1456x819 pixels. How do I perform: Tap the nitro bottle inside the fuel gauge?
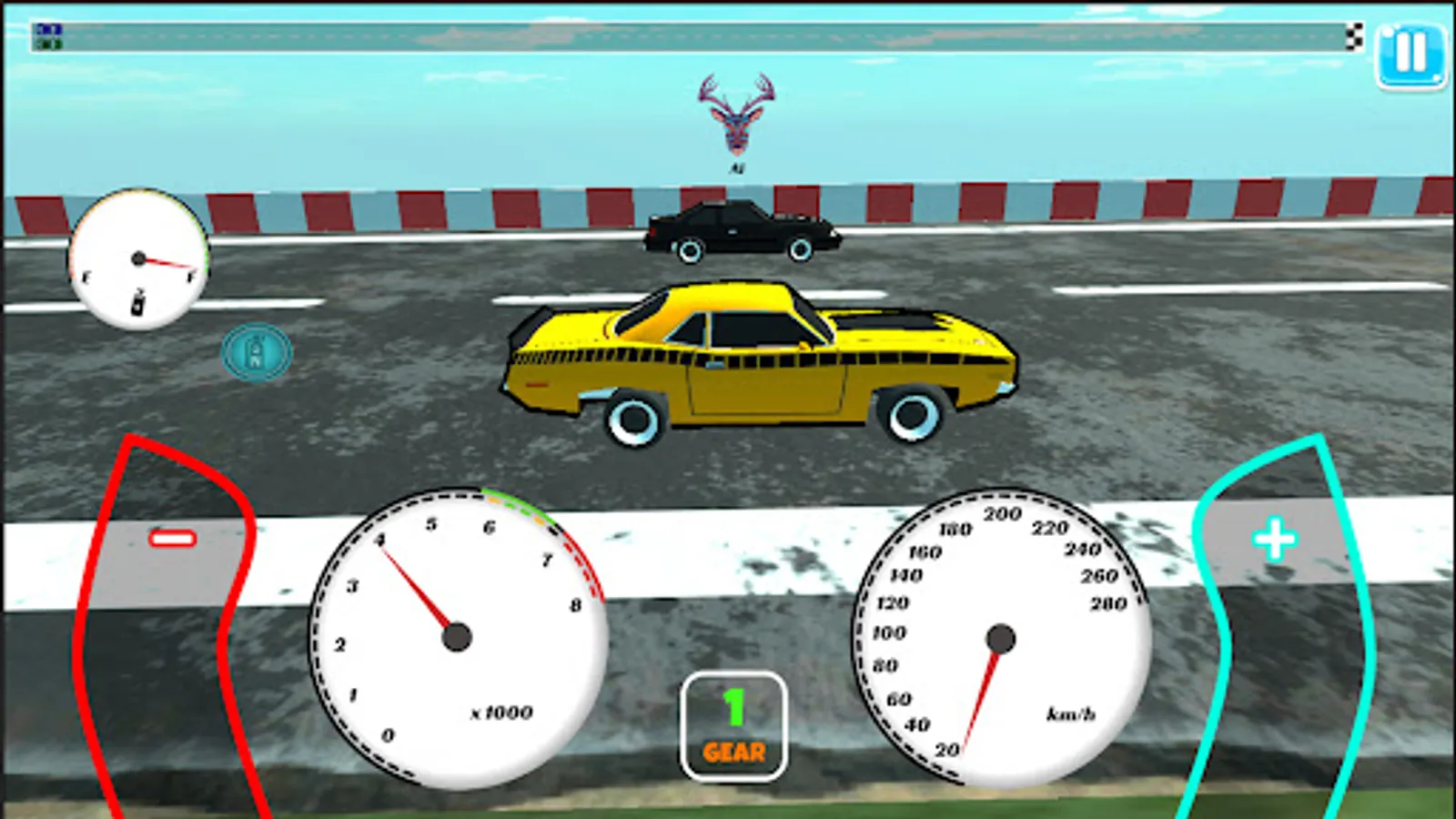tap(136, 304)
